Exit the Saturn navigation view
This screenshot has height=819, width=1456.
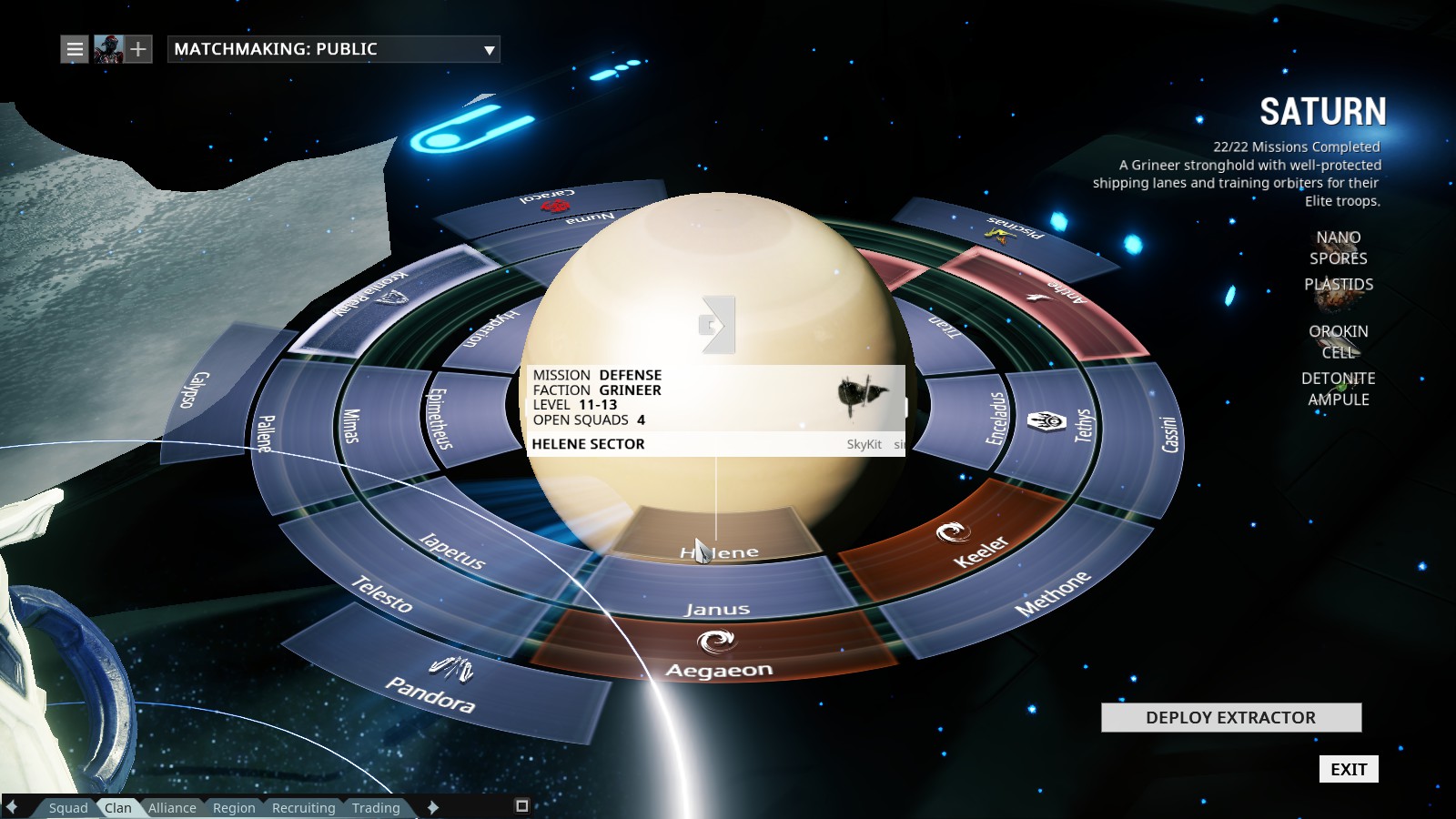tap(1348, 769)
